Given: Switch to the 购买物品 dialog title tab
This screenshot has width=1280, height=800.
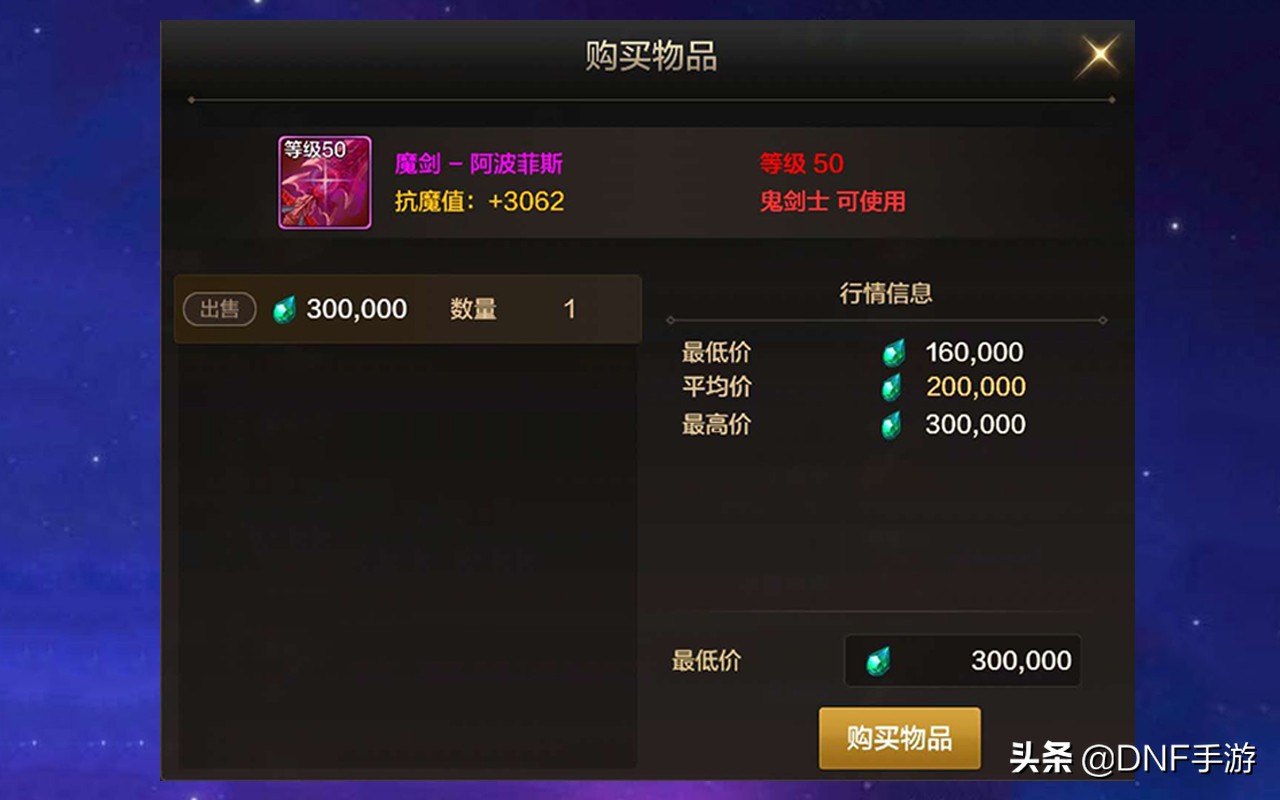Looking at the screenshot, I should click(650, 57).
